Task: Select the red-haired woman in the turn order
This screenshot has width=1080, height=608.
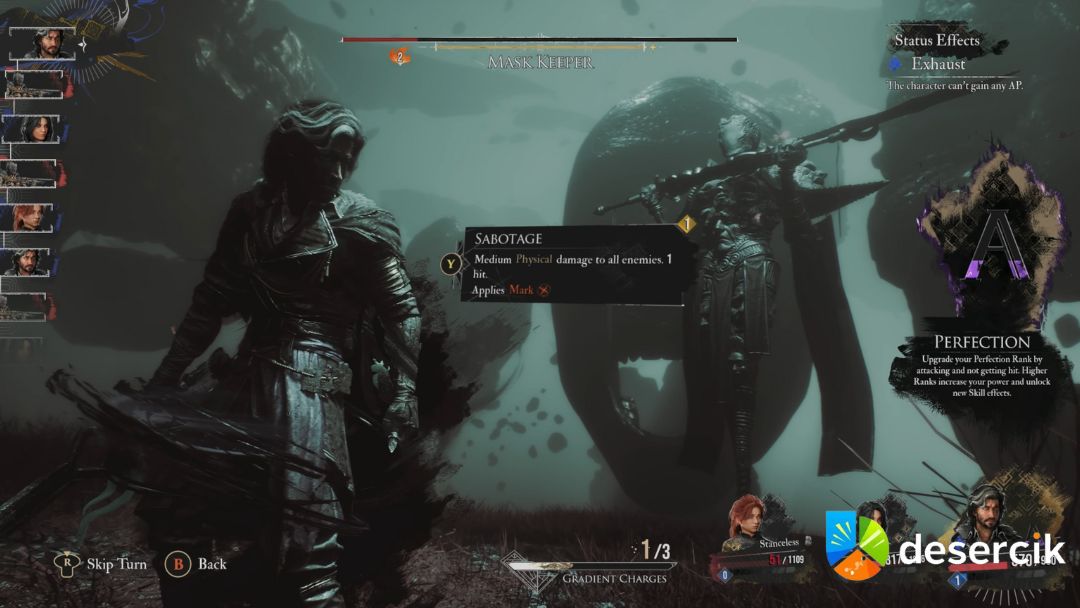Action: 30,218
